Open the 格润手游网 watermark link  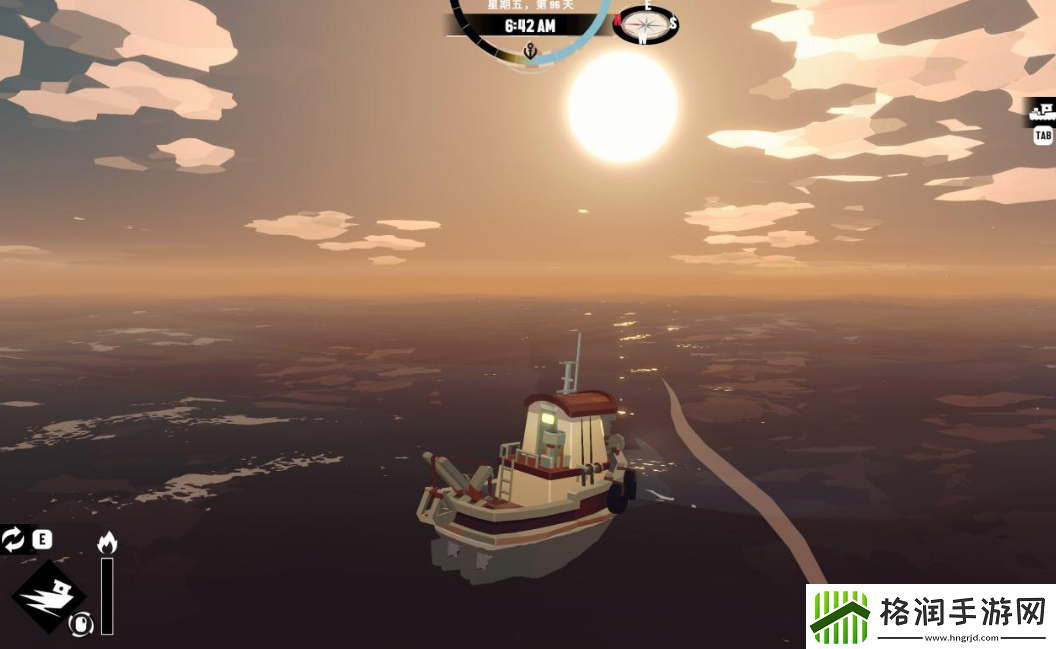[x=930, y=616]
